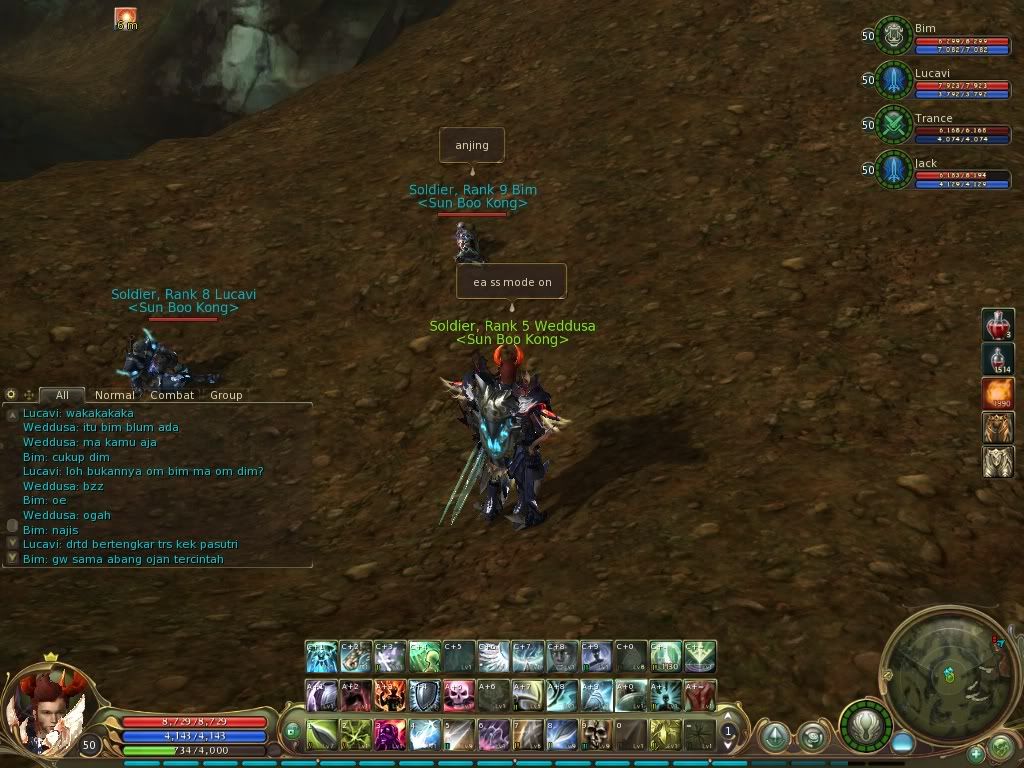Click the green plus button under the minimap
1024x768 pixels.
[976, 753]
